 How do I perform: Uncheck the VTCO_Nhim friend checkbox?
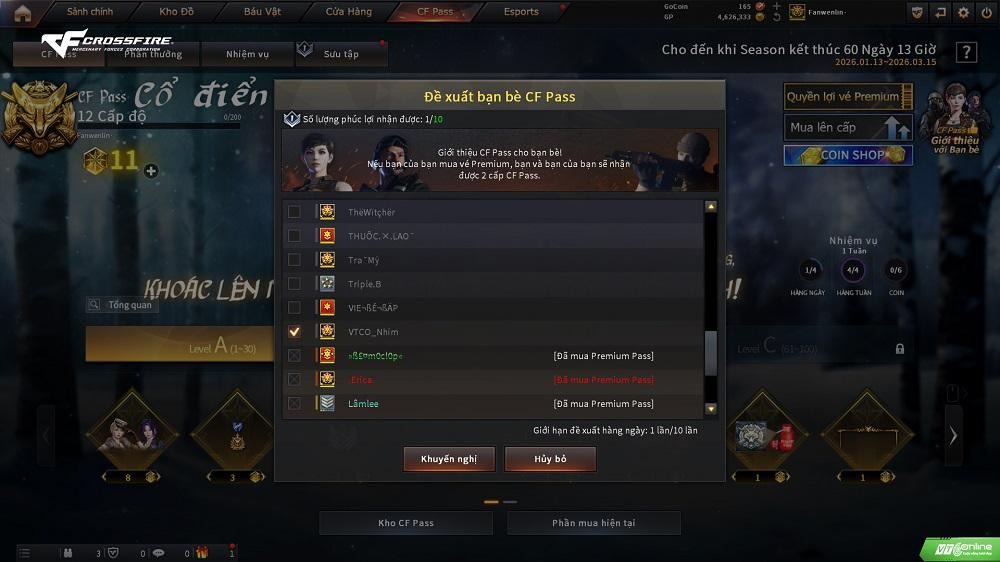(x=294, y=332)
